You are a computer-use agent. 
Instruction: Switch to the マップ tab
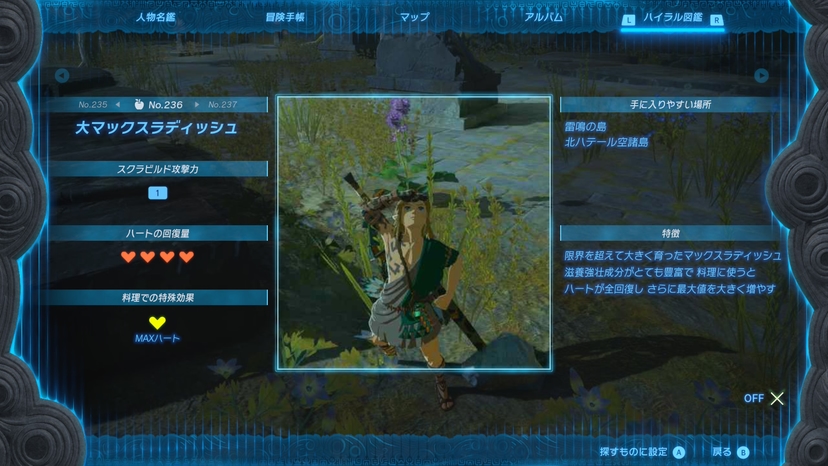414,17
